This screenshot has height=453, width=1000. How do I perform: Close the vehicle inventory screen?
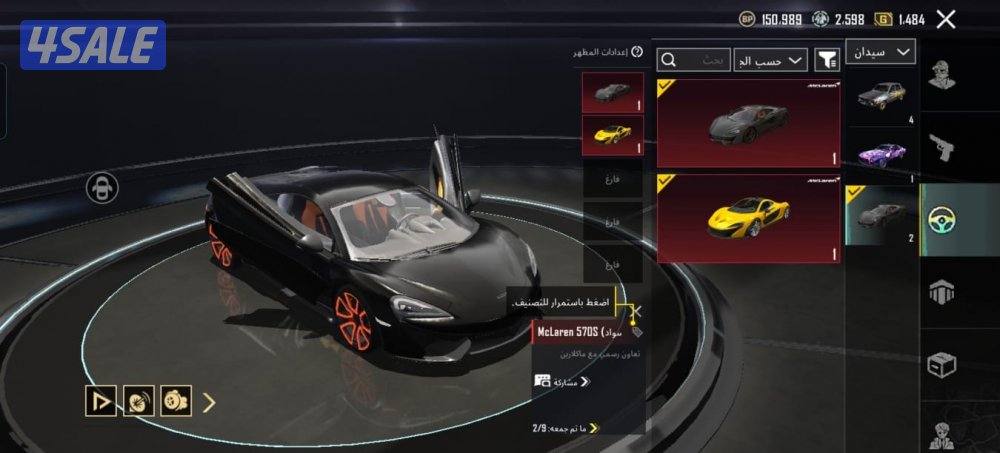pos(945,19)
